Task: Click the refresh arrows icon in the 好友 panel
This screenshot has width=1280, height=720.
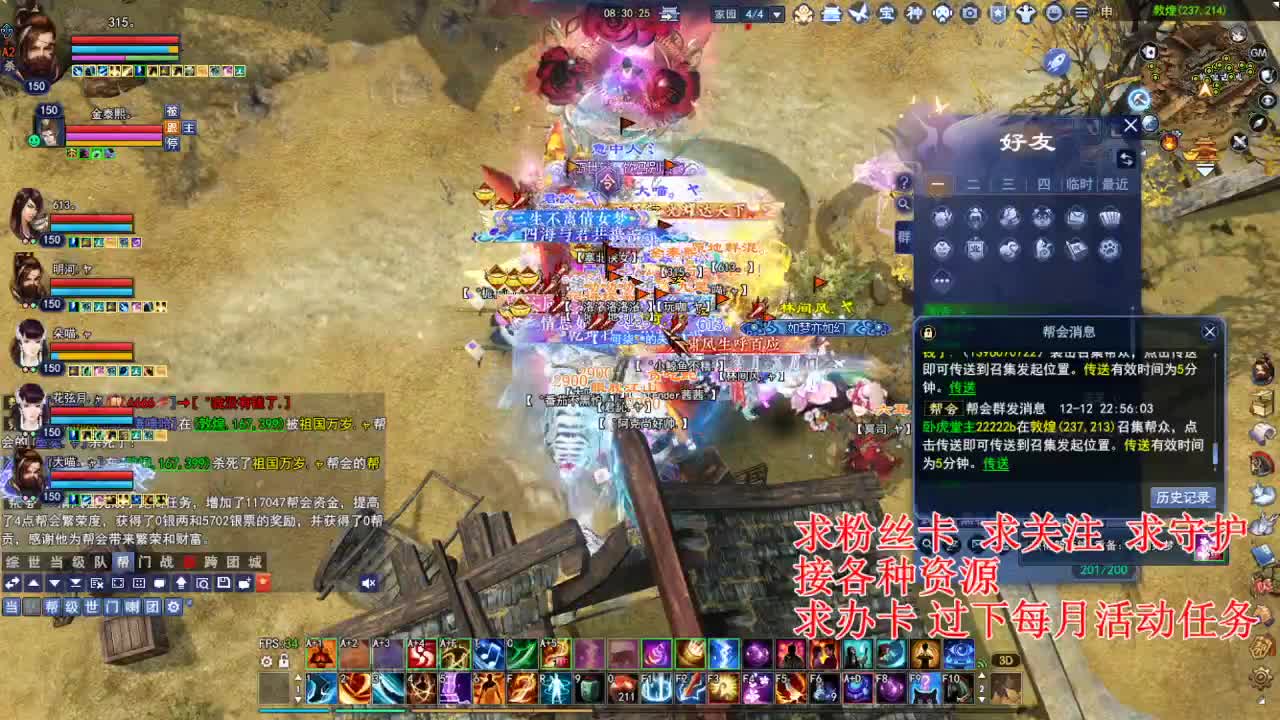Action: [1127, 158]
